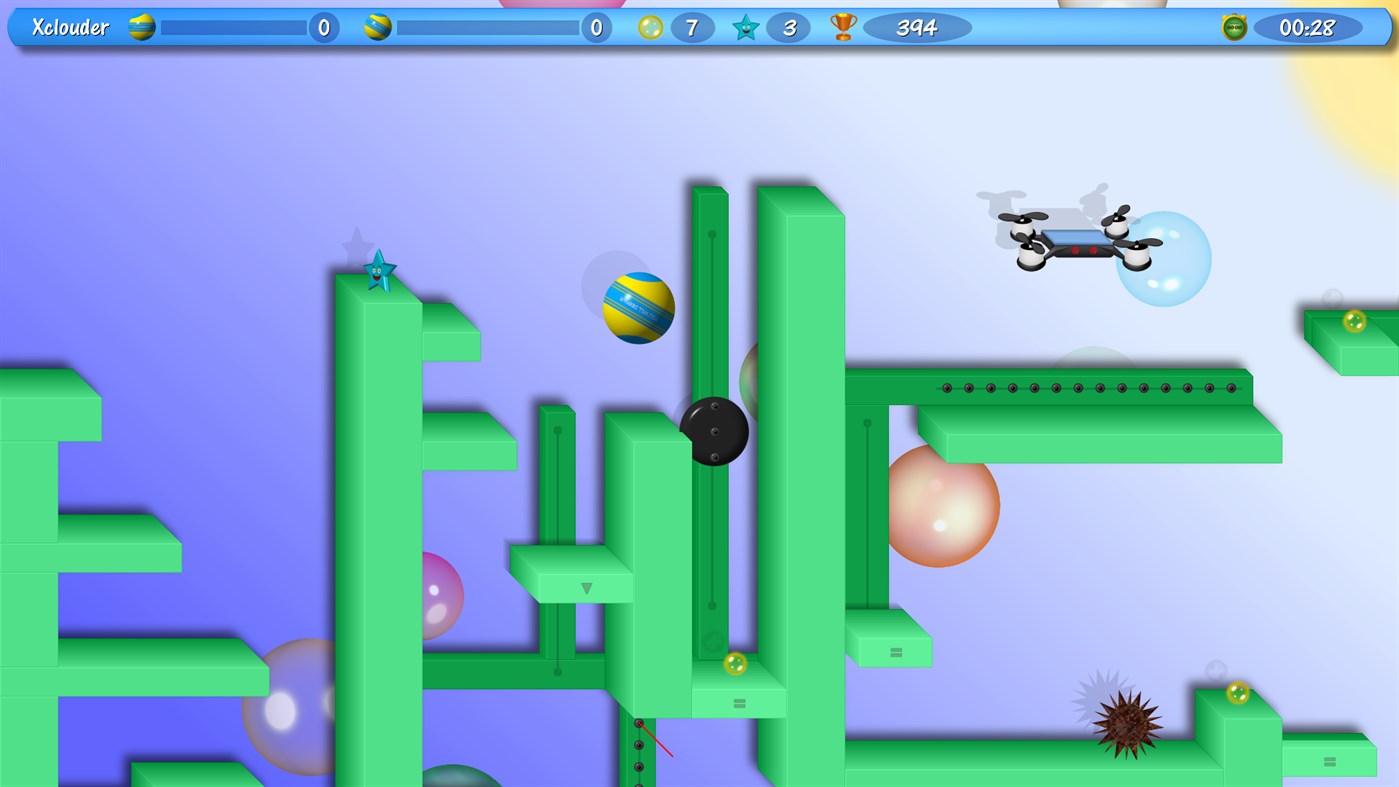The height and width of the screenshot is (787, 1399).
Task: Click the bubble counter icon showing 7
Action: (650, 27)
